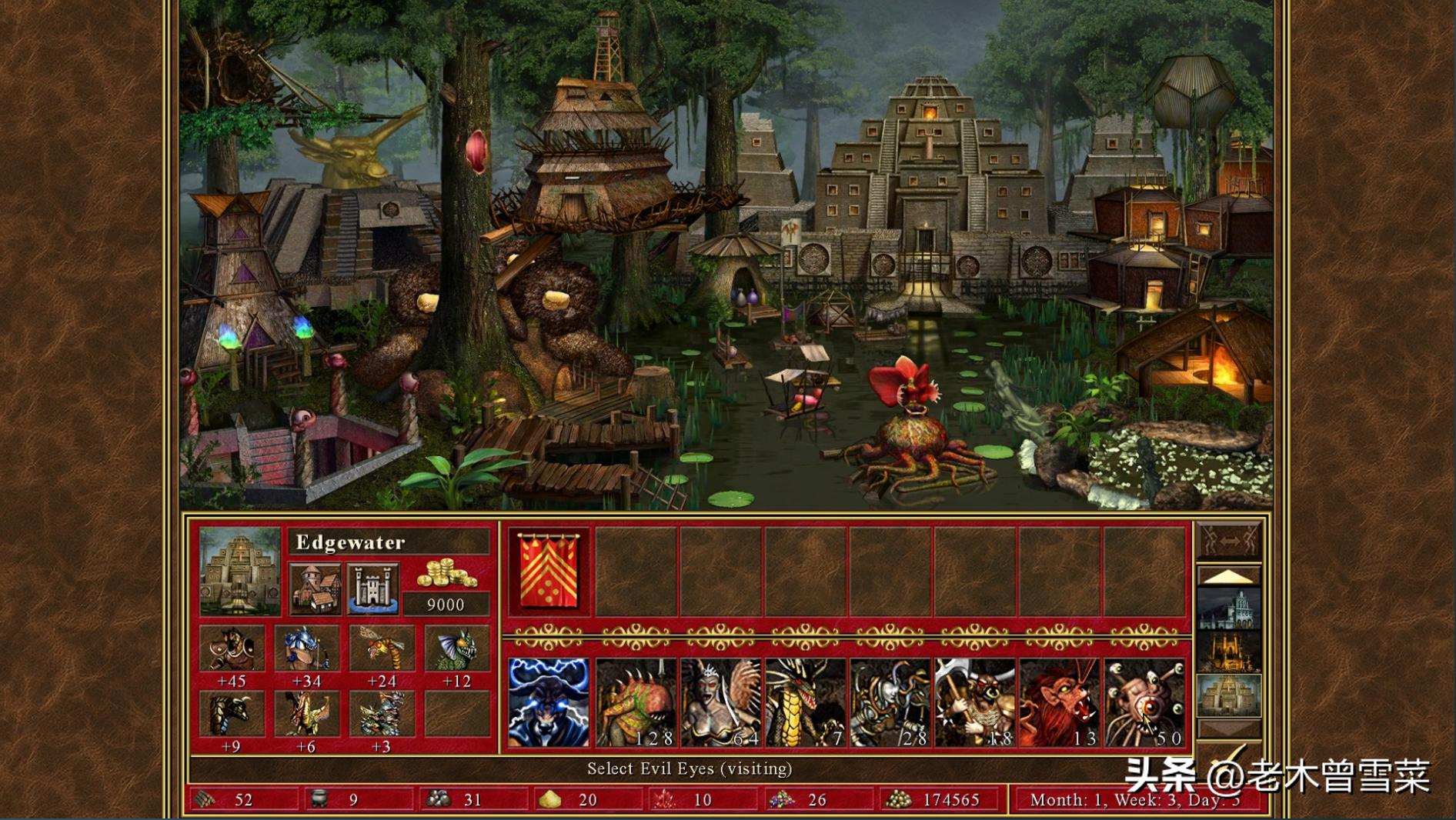
Task: Select the dragon stack of 7
Action: [x=805, y=702]
